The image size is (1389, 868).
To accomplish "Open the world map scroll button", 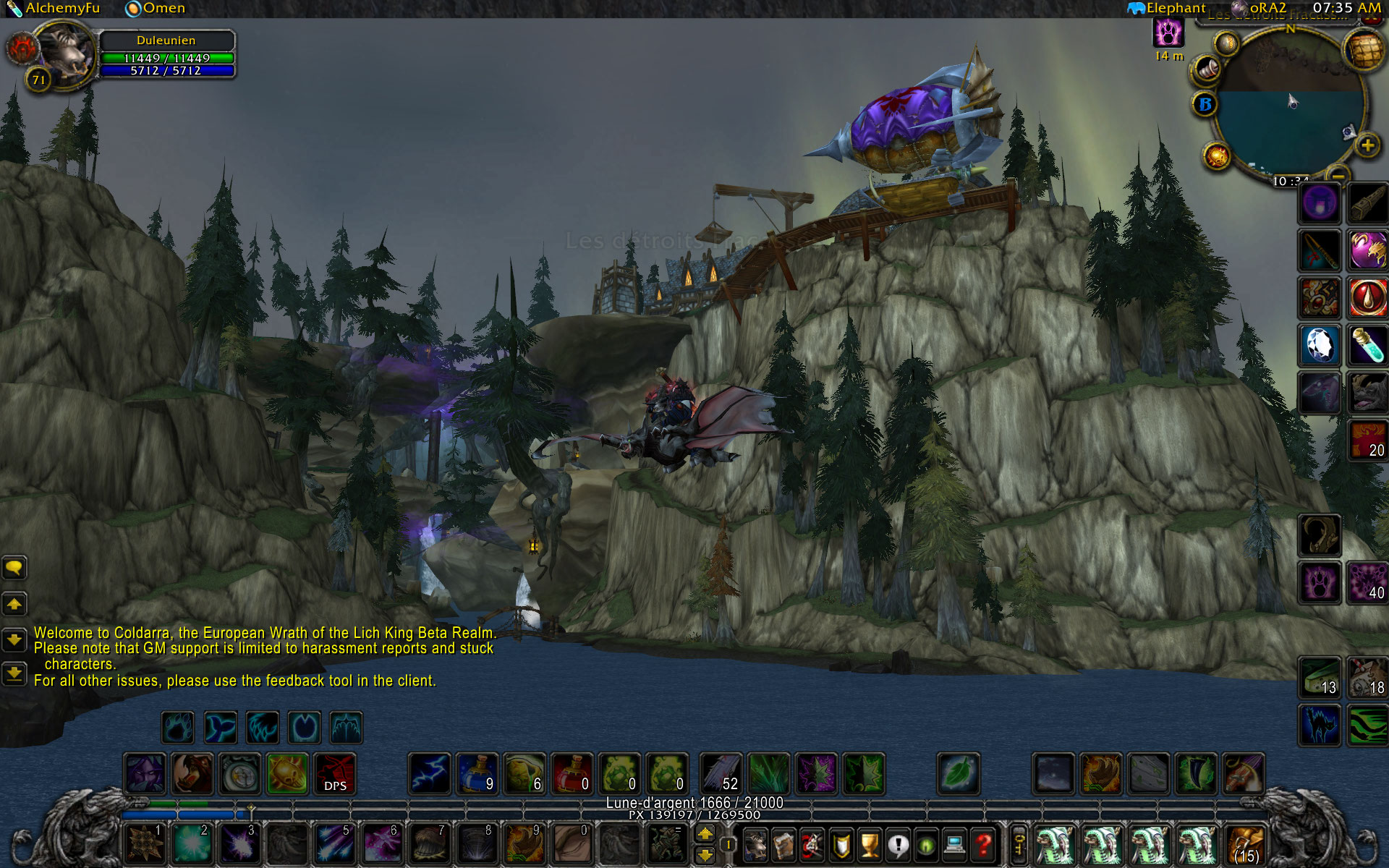I will [x=1364, y=51].
